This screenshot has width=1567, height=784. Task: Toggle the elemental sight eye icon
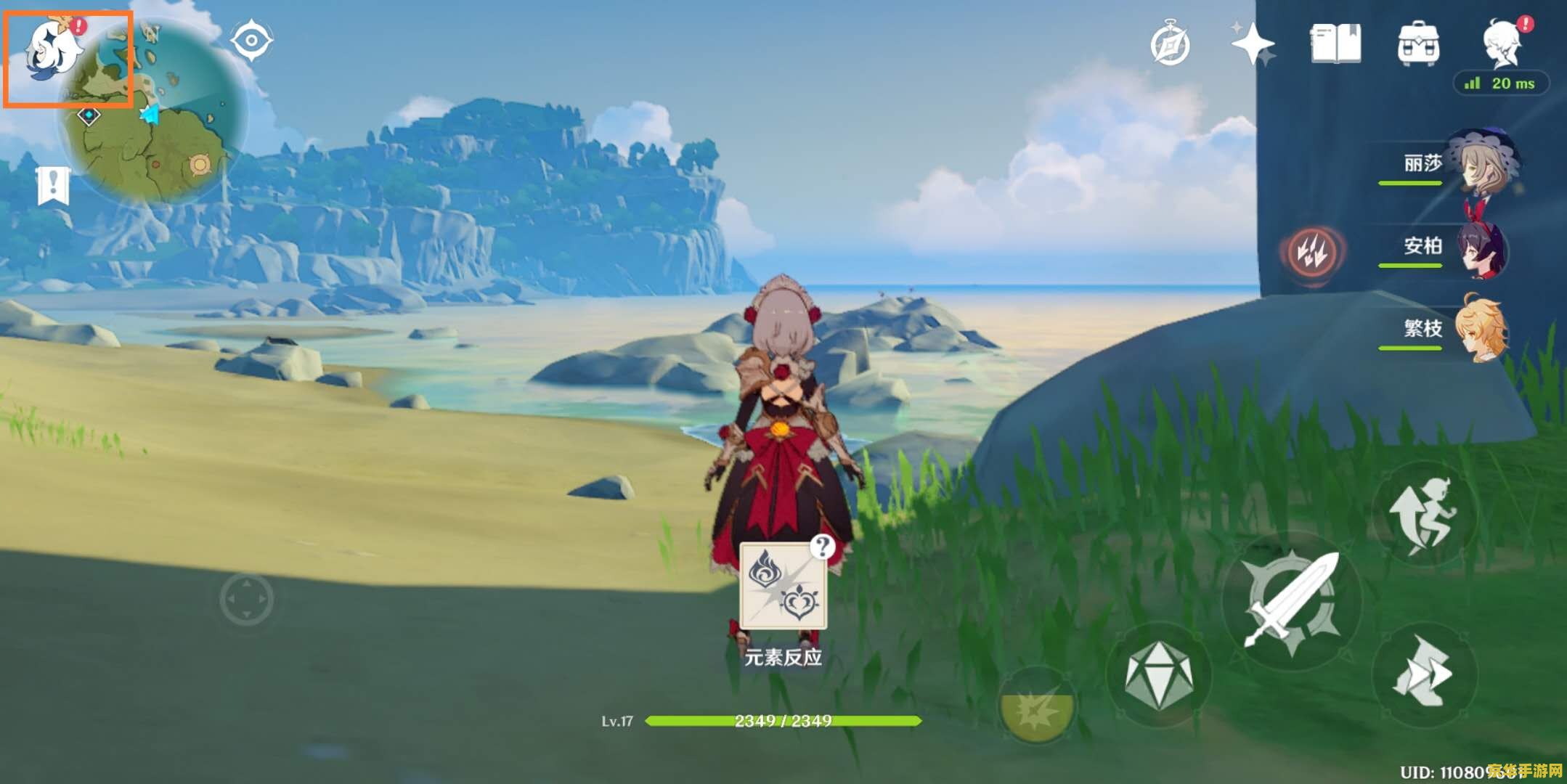pyautogui.click(x=251, y=40)
